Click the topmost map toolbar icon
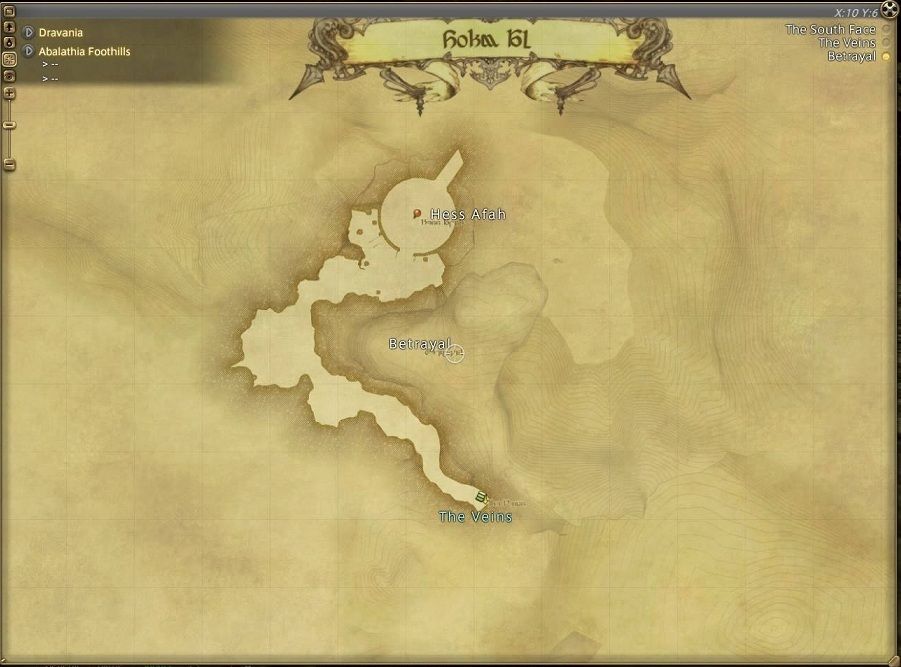The image size is (901, 667). pos(9,11)
